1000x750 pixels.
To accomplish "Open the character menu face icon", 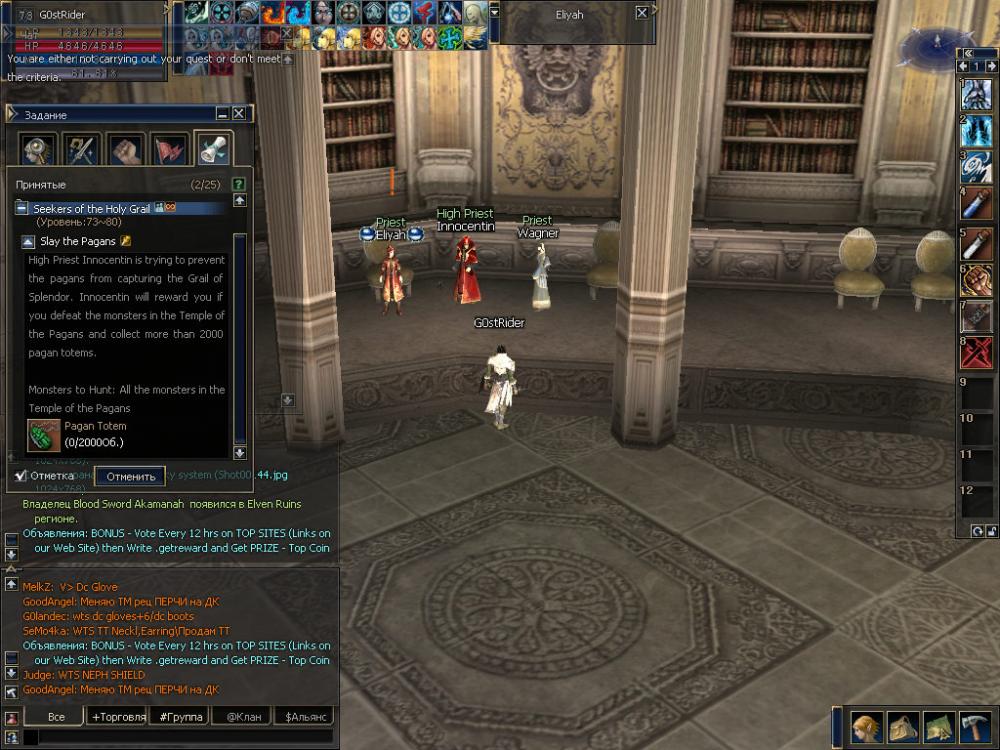I will pyautogui.click(x=868, y=724).
